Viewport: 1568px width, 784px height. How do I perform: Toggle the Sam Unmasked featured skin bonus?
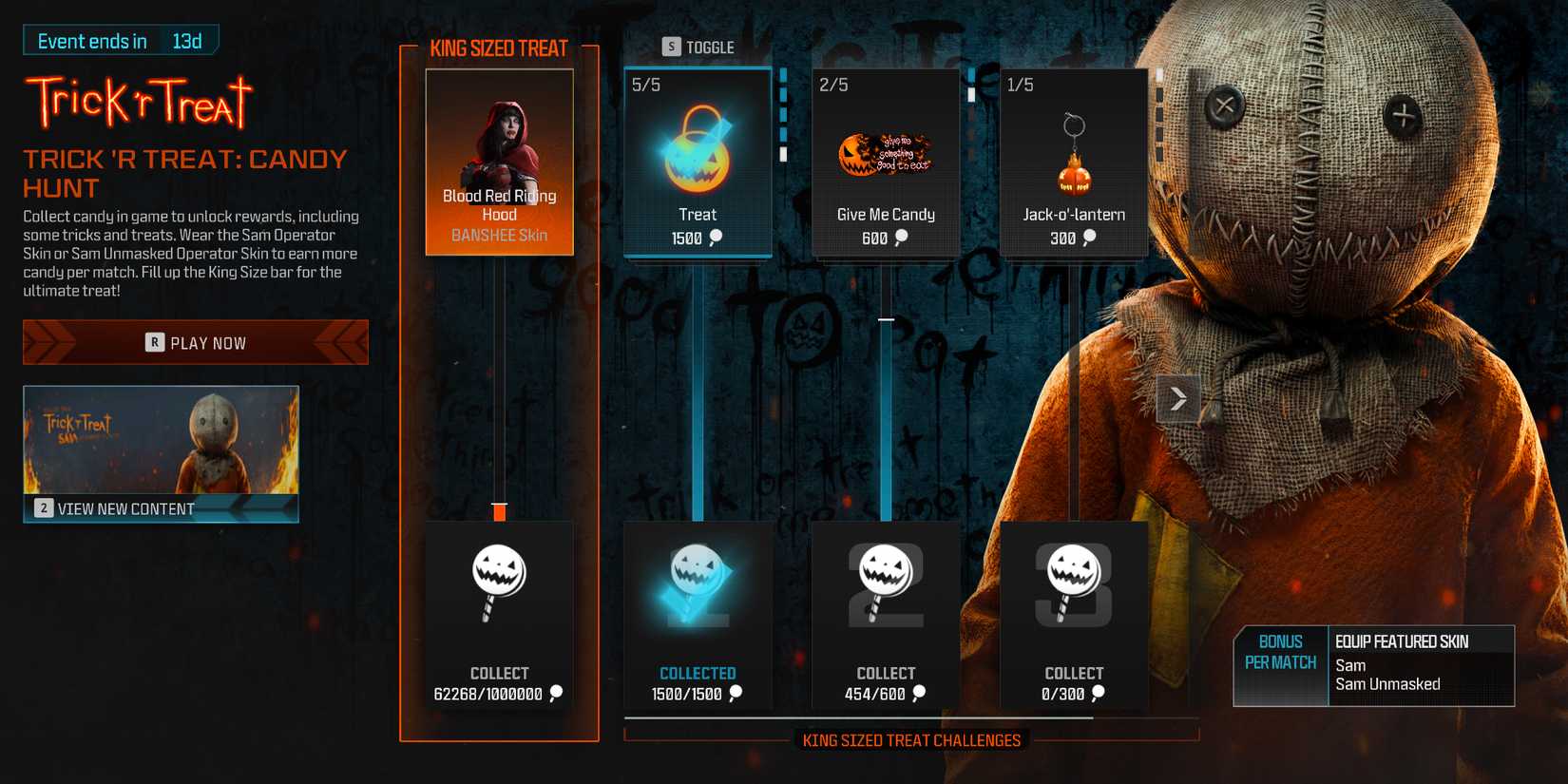coord(1386,683)
